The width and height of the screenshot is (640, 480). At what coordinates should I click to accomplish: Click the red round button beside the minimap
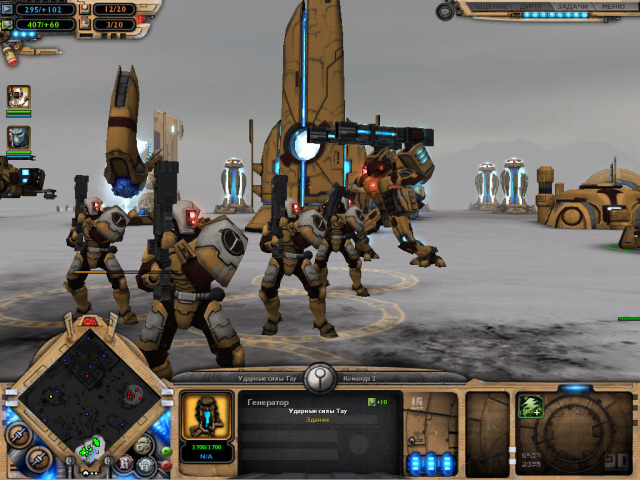pyautogui.click(x=165, y=464)
